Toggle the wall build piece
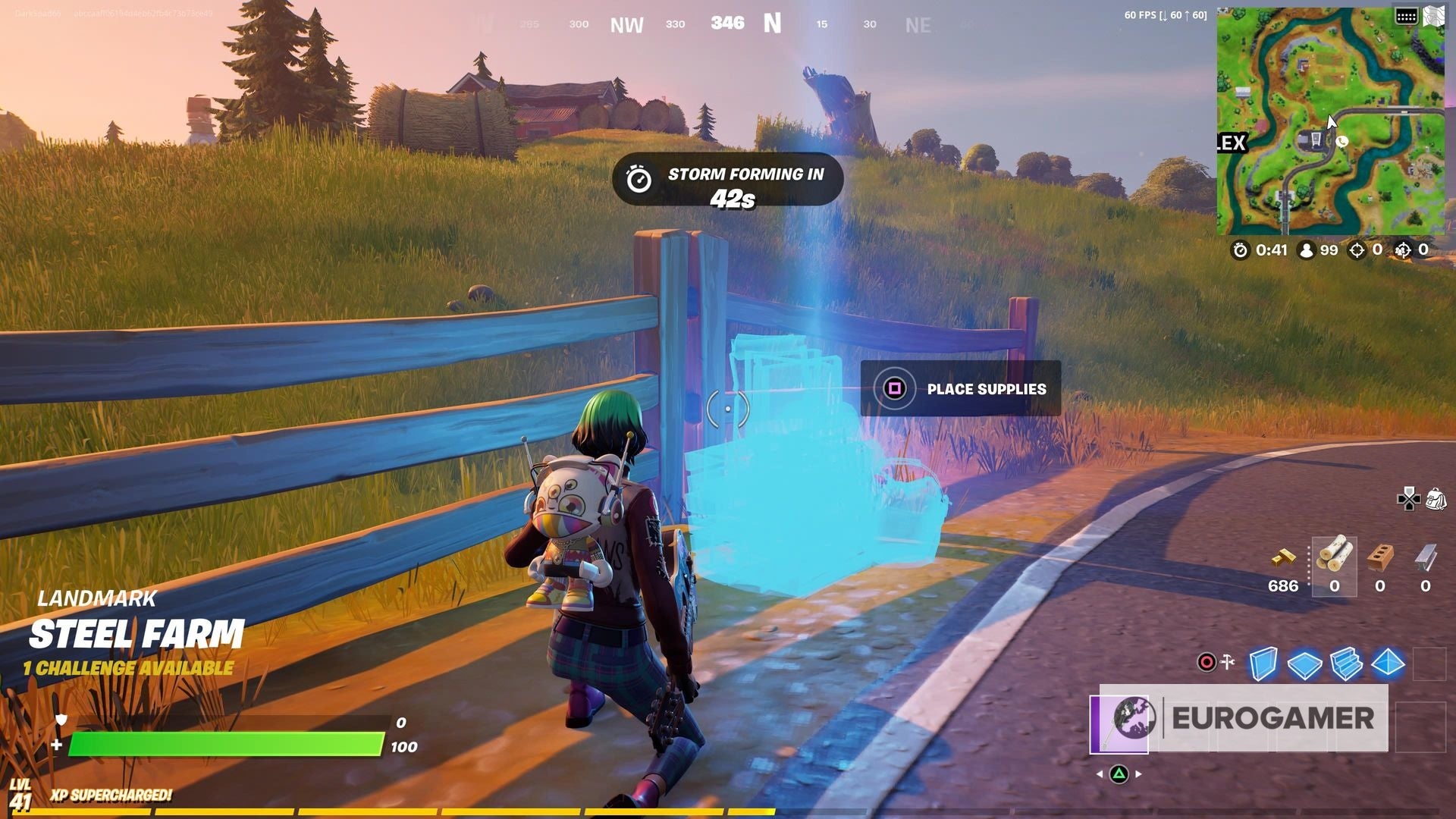The image size is (1456, 819). [1263, 664]
